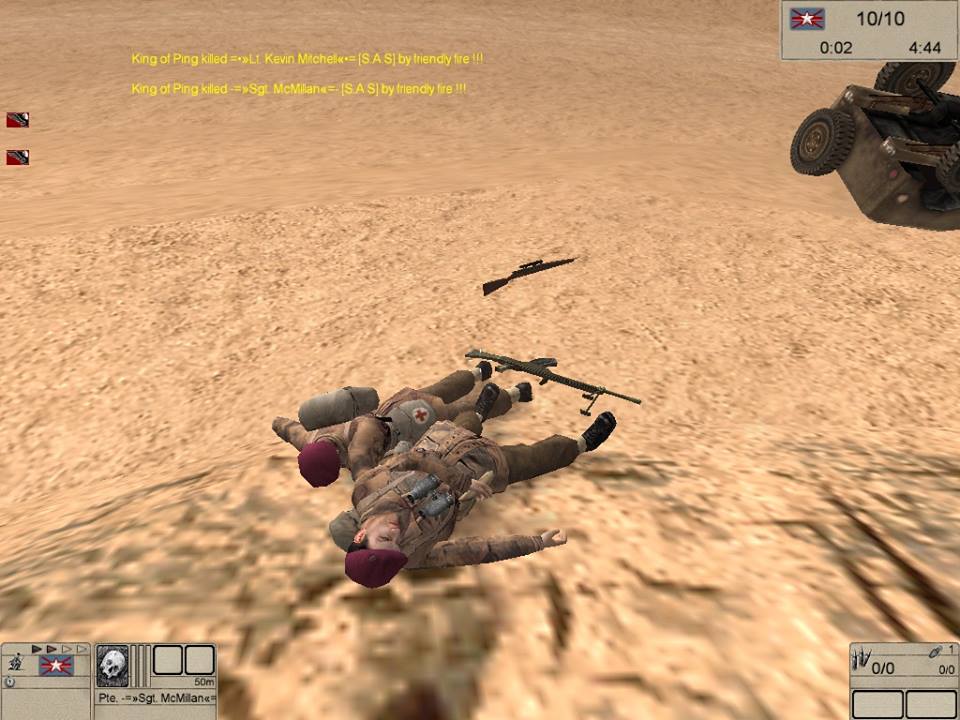The width and height of the screenshot is (960, 720).
Task: Click the player name label Pte. Sgt. McMillan
Action: point(155,697)
